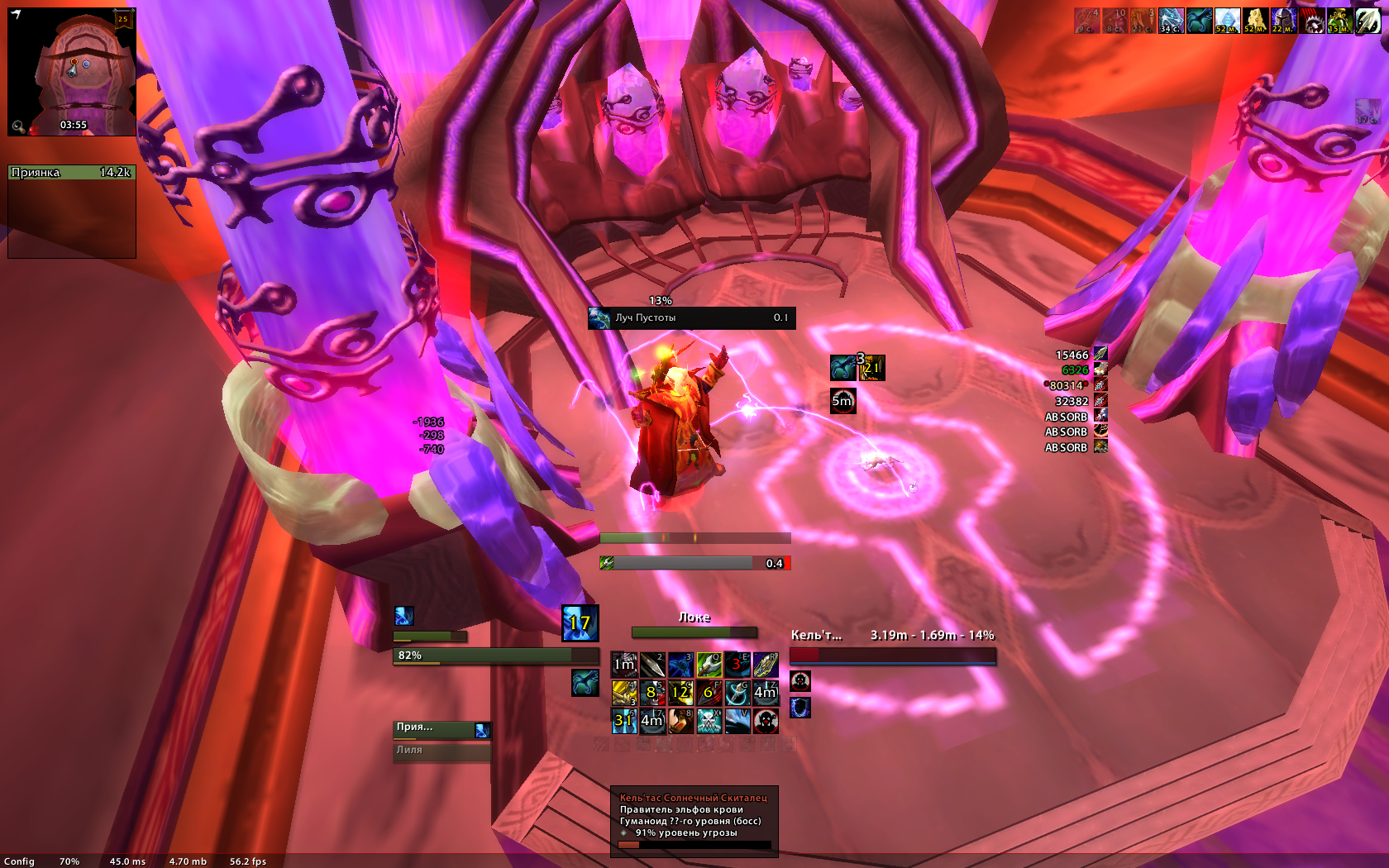Activate the teal skull ability on X
This screenshot has width=1389, height=868.
click(709, 721)
